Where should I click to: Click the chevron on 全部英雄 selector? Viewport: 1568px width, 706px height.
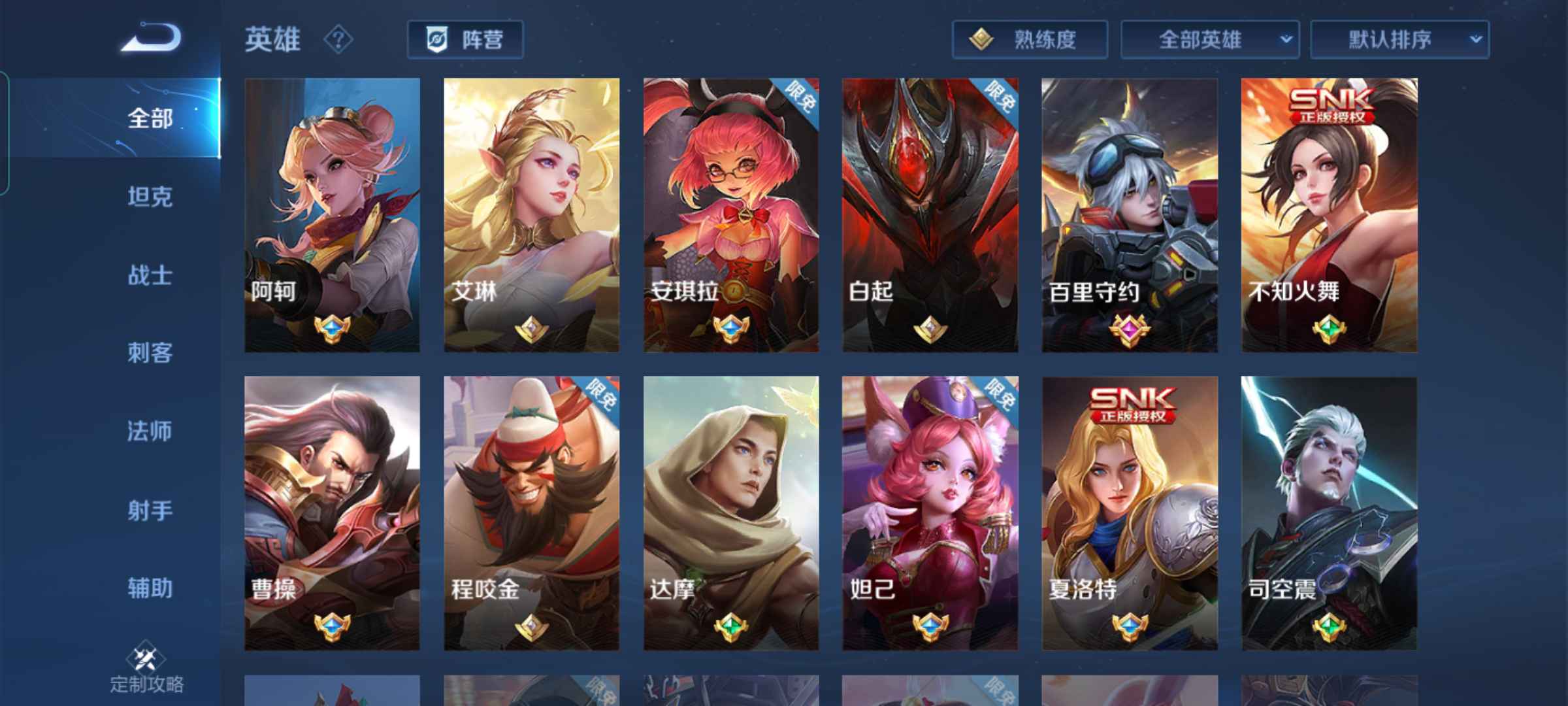[x=1284, y=39]
